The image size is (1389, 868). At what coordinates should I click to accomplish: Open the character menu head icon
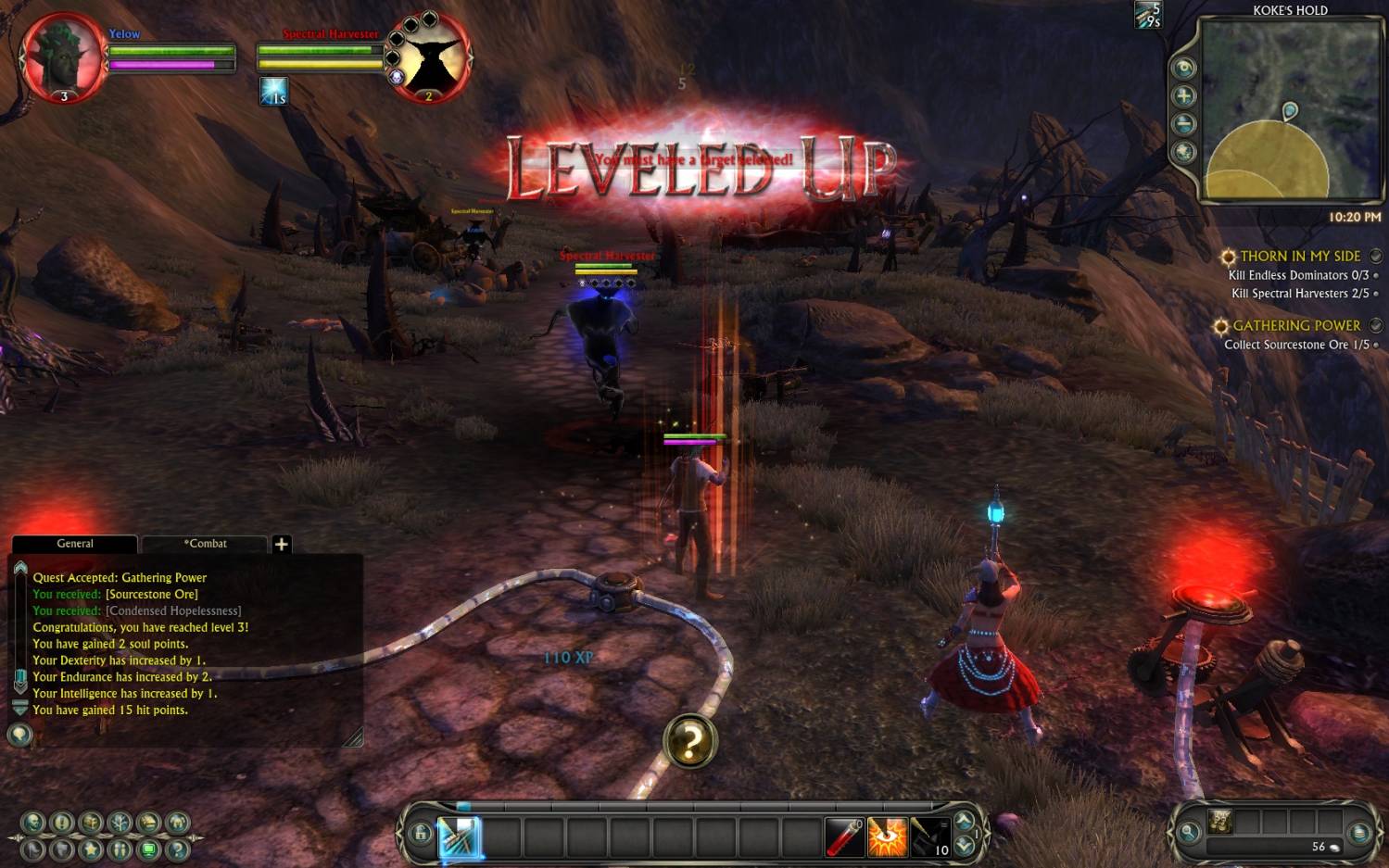point(34,823)
